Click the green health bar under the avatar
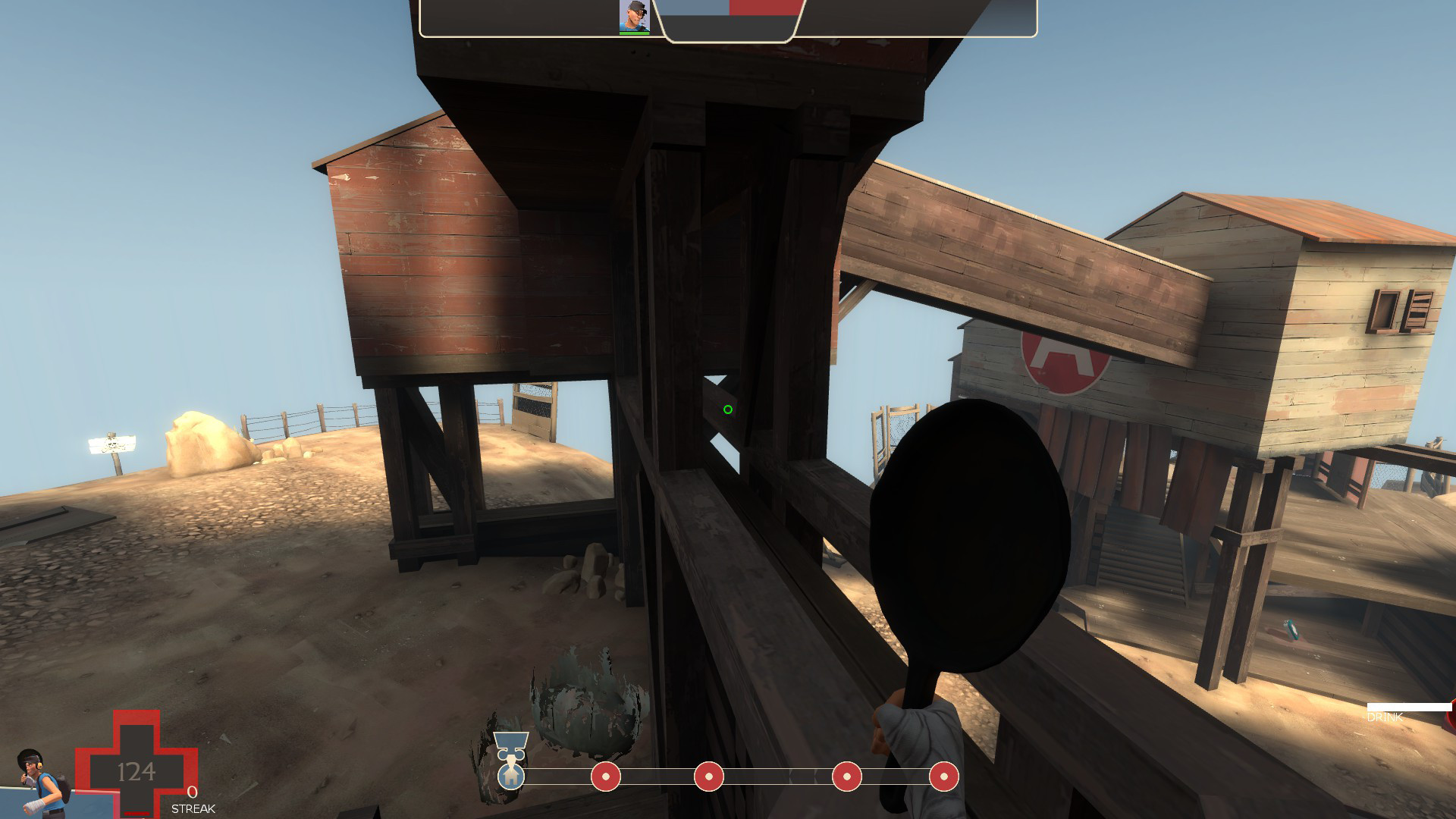The image size is (1456, 819). point(633,32)
